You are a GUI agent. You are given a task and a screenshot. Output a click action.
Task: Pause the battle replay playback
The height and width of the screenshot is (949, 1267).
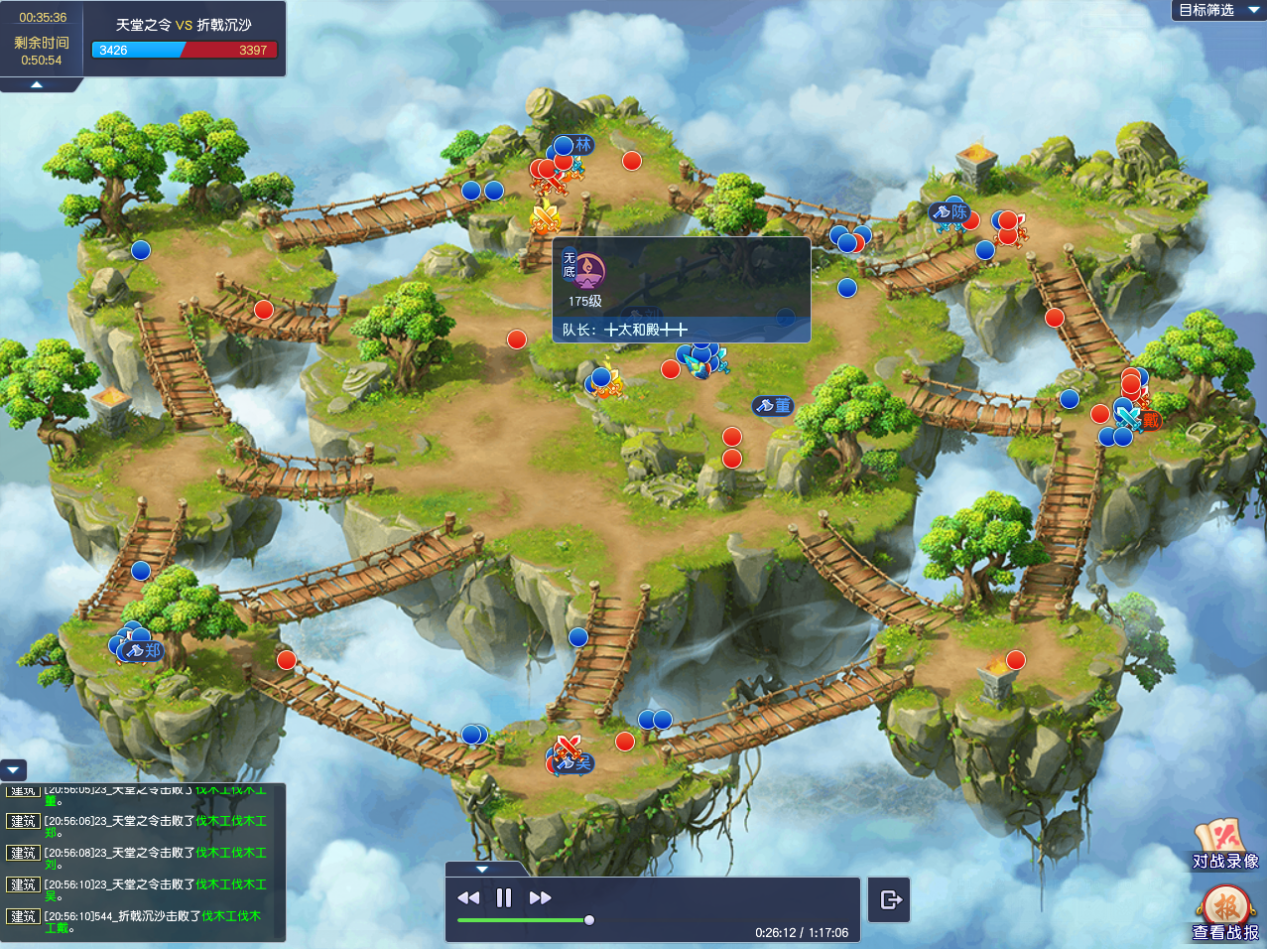[x=504, y=897]
